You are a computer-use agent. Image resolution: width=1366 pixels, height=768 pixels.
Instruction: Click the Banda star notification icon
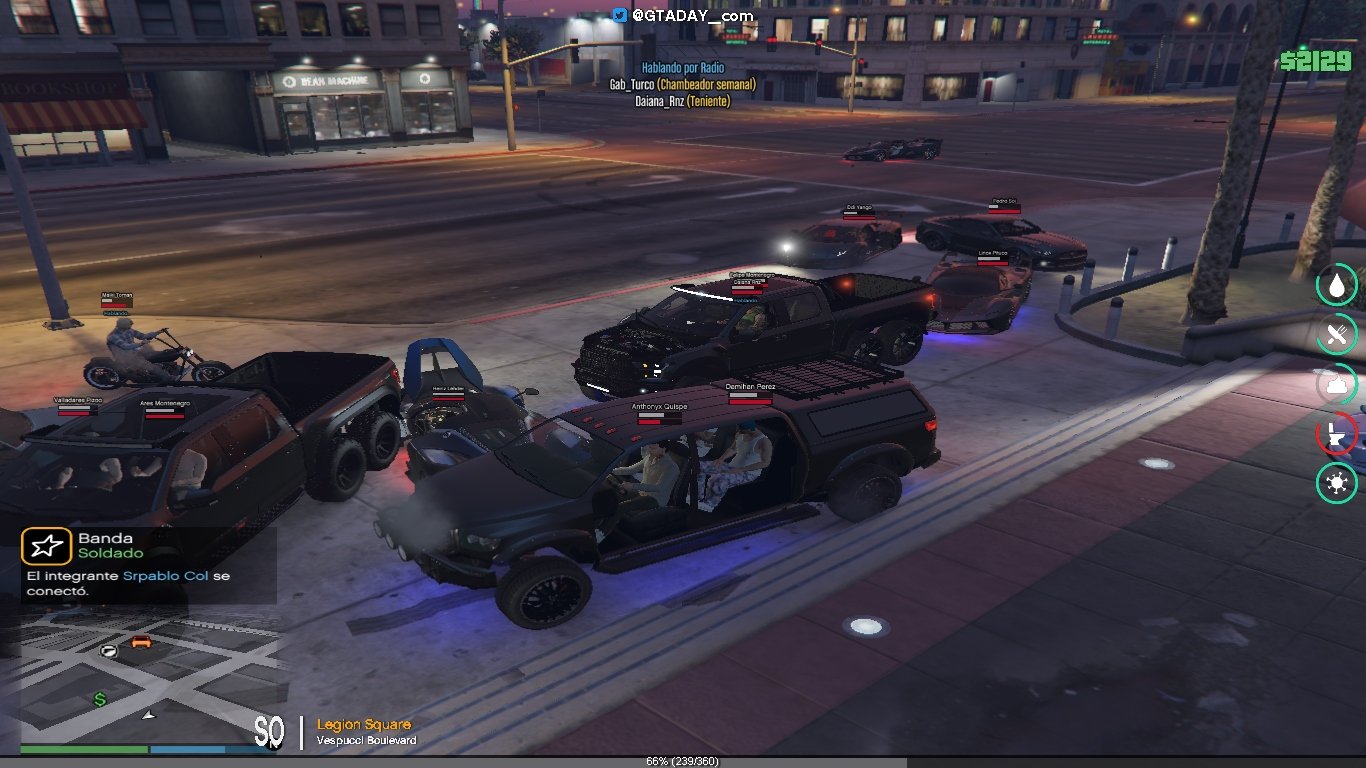(x=46, y=546)
